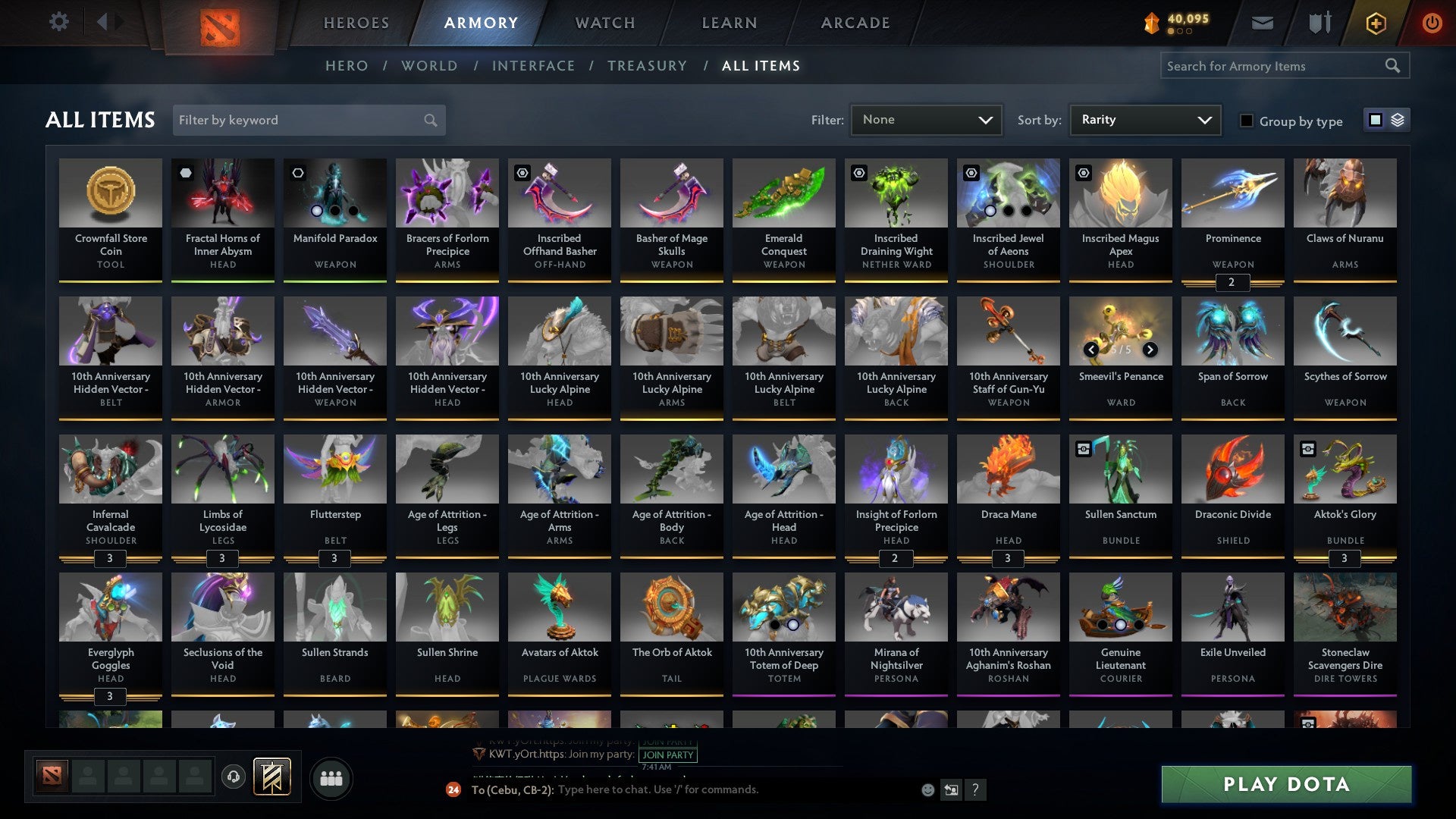Screen dimensions: 1456x819
Task: Open the Sort by Rarity dropdown
Action: pos(1144,120)
